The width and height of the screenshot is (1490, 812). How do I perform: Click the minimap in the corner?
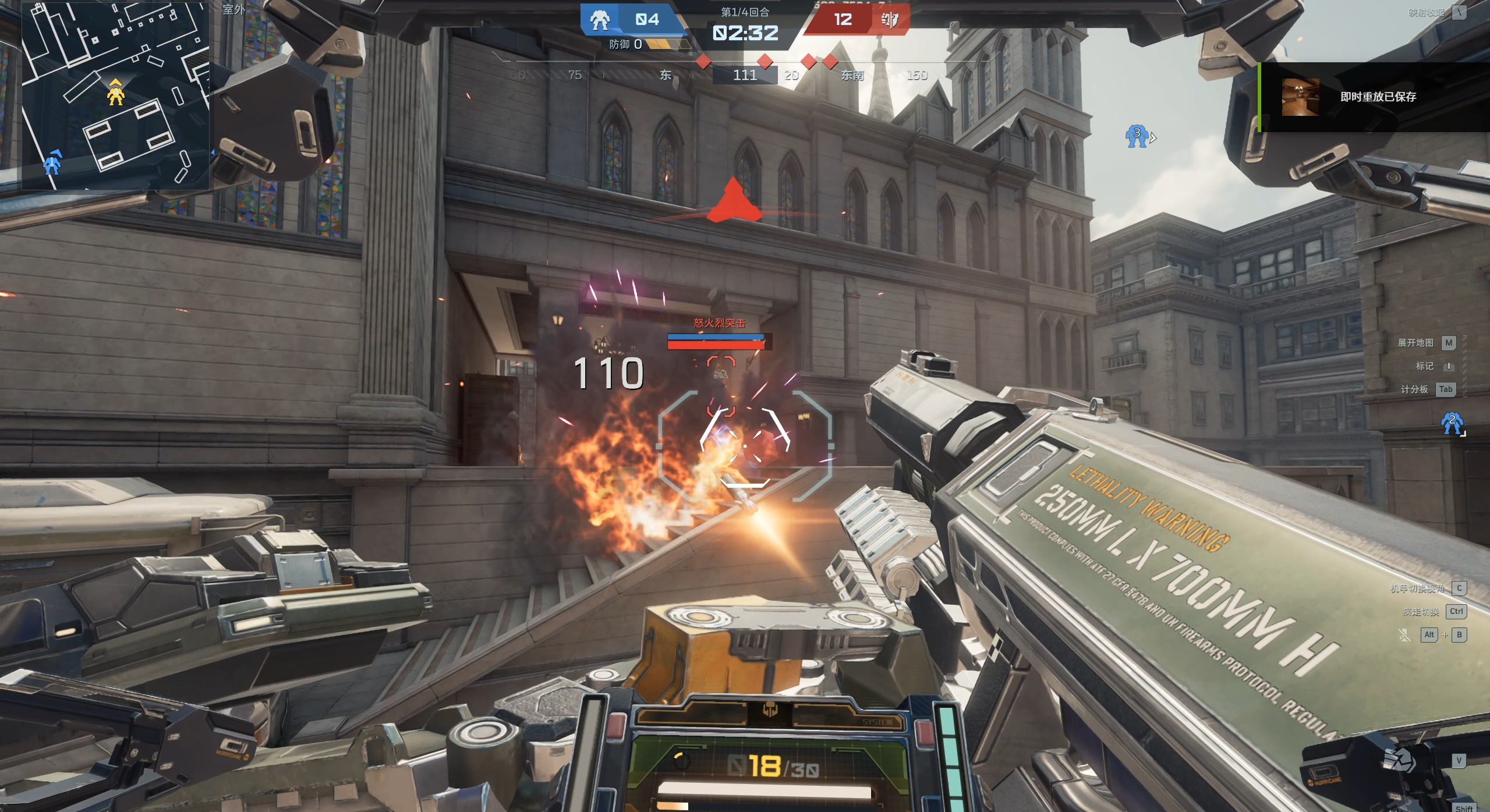115,96
